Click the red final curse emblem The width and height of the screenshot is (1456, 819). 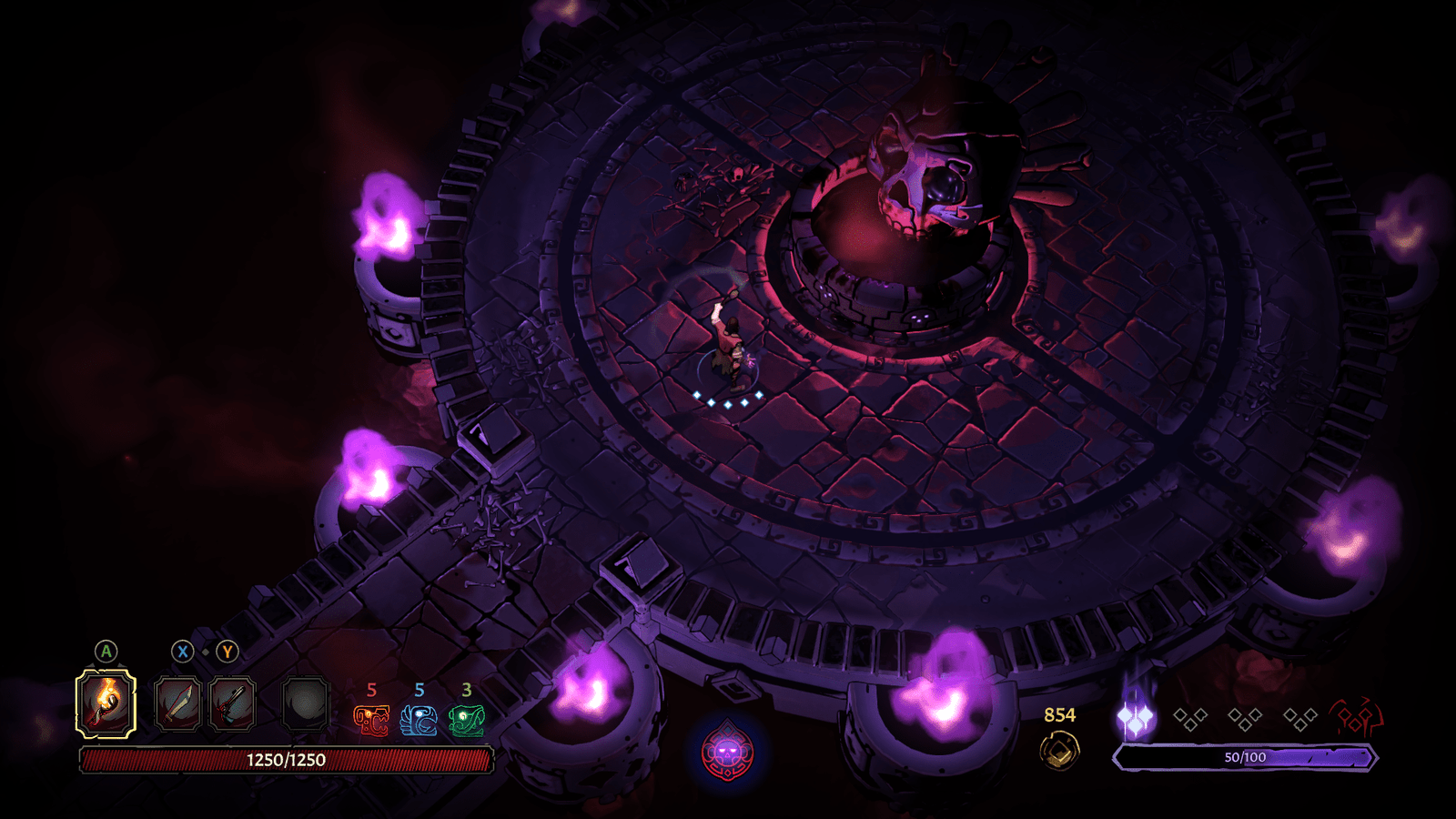[1356, 718]
